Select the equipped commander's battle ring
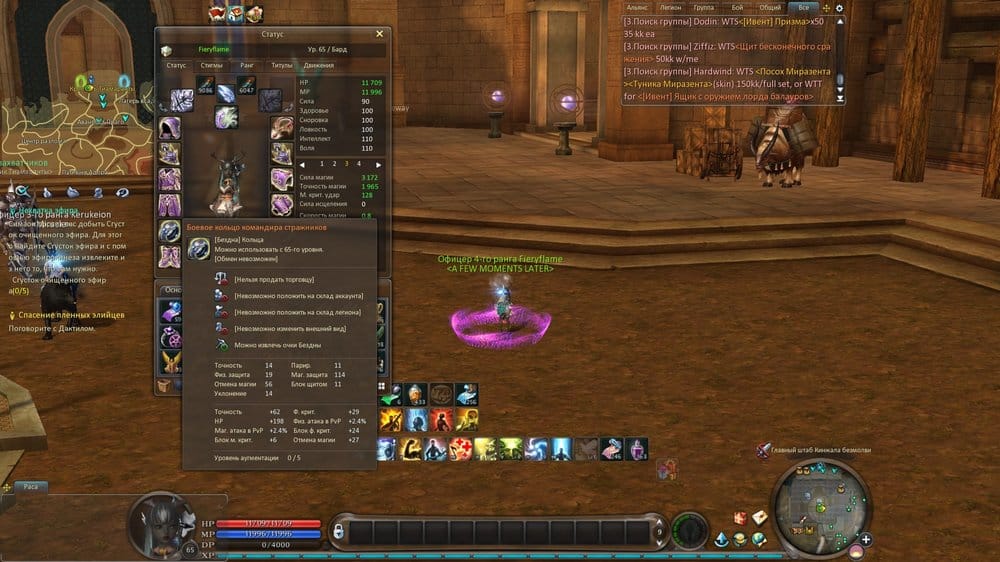 coord(169,230)
